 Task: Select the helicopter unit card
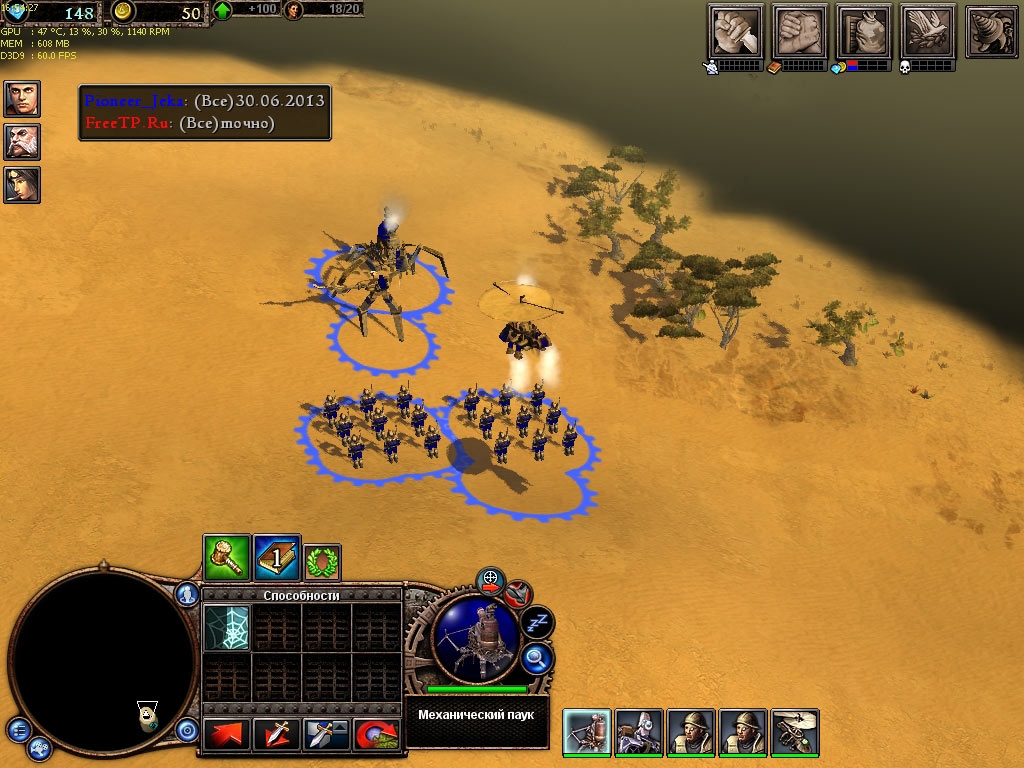795,732
